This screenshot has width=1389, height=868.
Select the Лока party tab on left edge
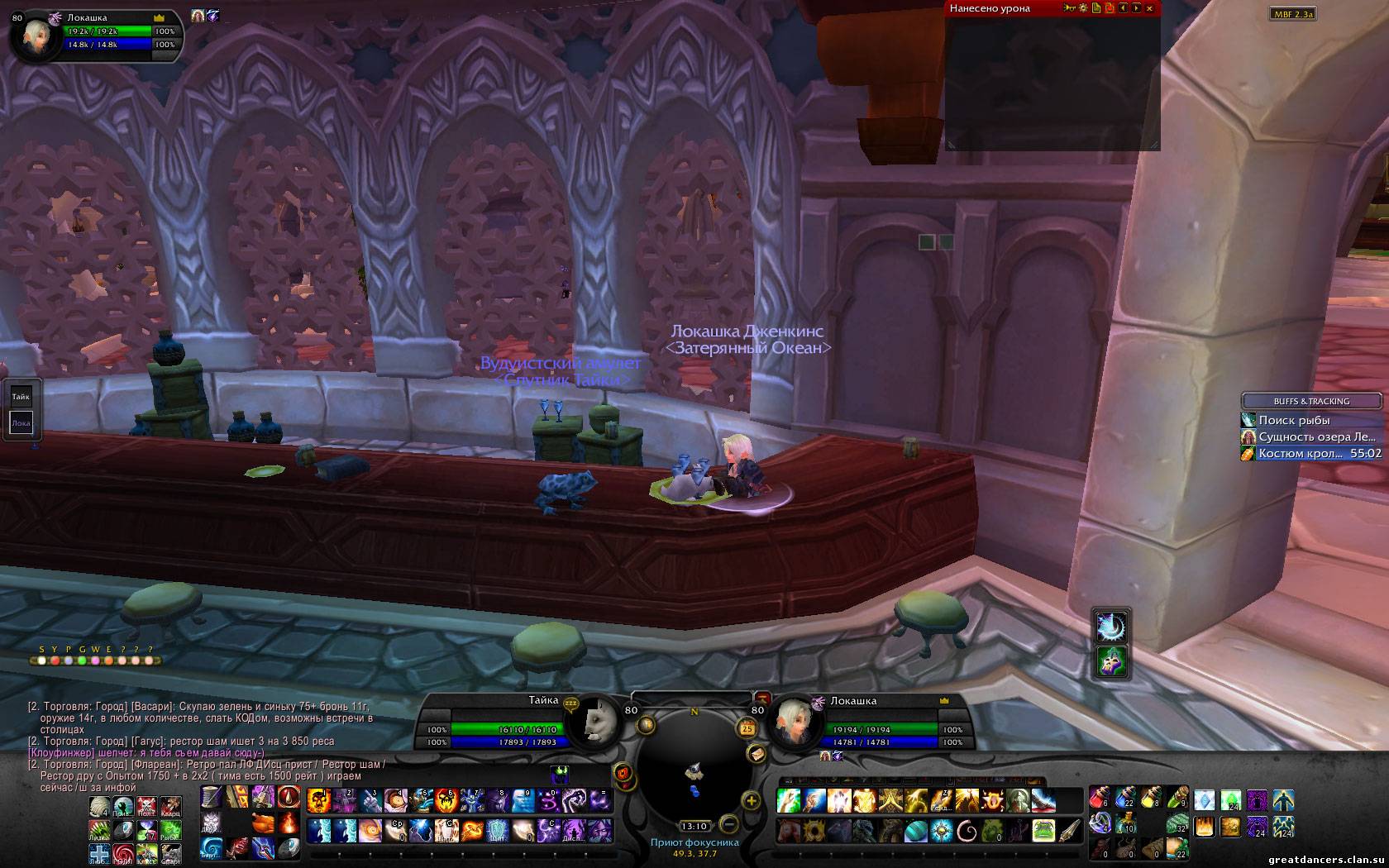point(21,423)
